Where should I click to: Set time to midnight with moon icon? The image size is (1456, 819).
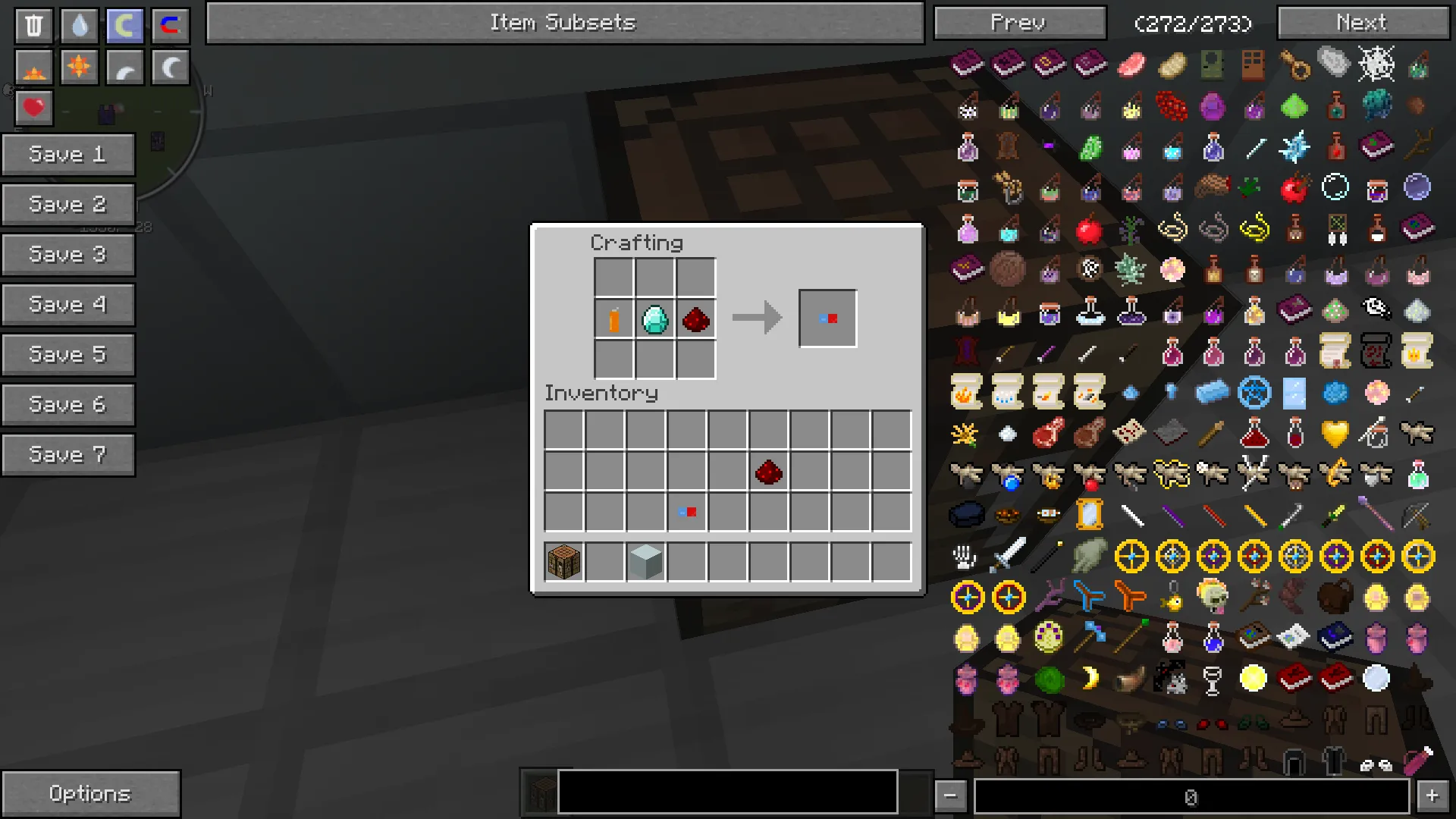[170, 67]
